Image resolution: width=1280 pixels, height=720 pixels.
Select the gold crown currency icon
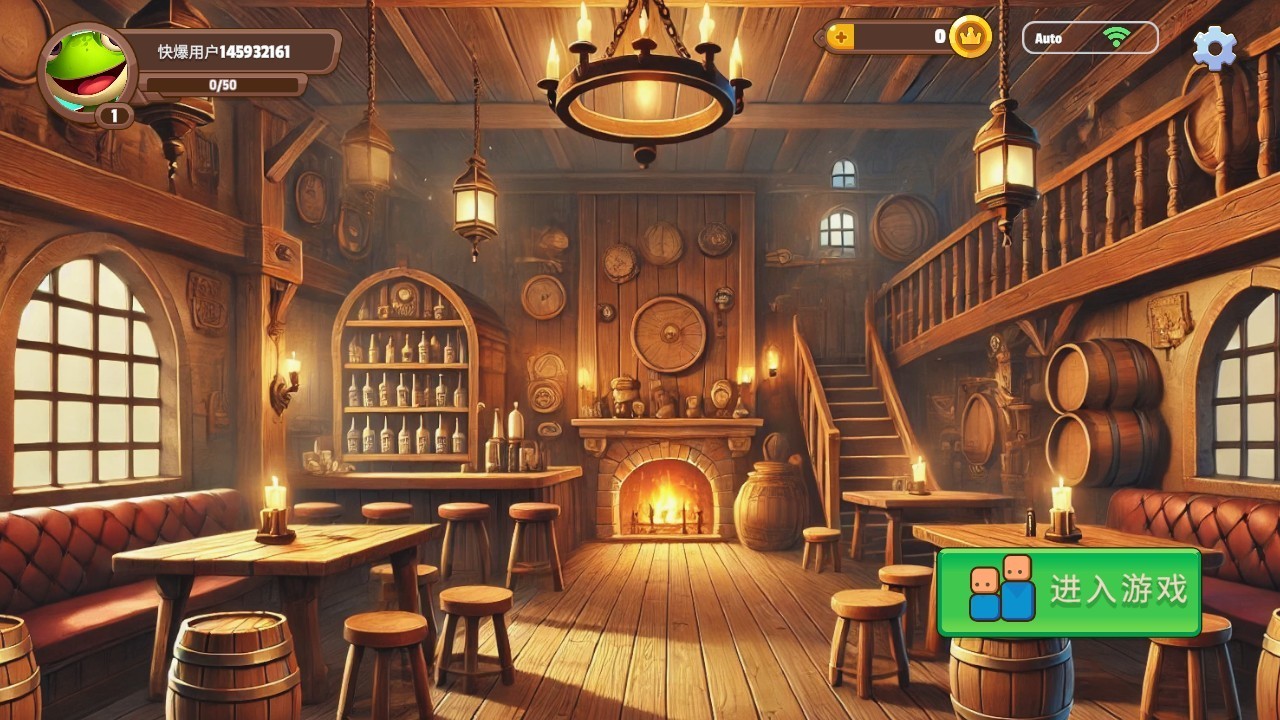[969, 37]
